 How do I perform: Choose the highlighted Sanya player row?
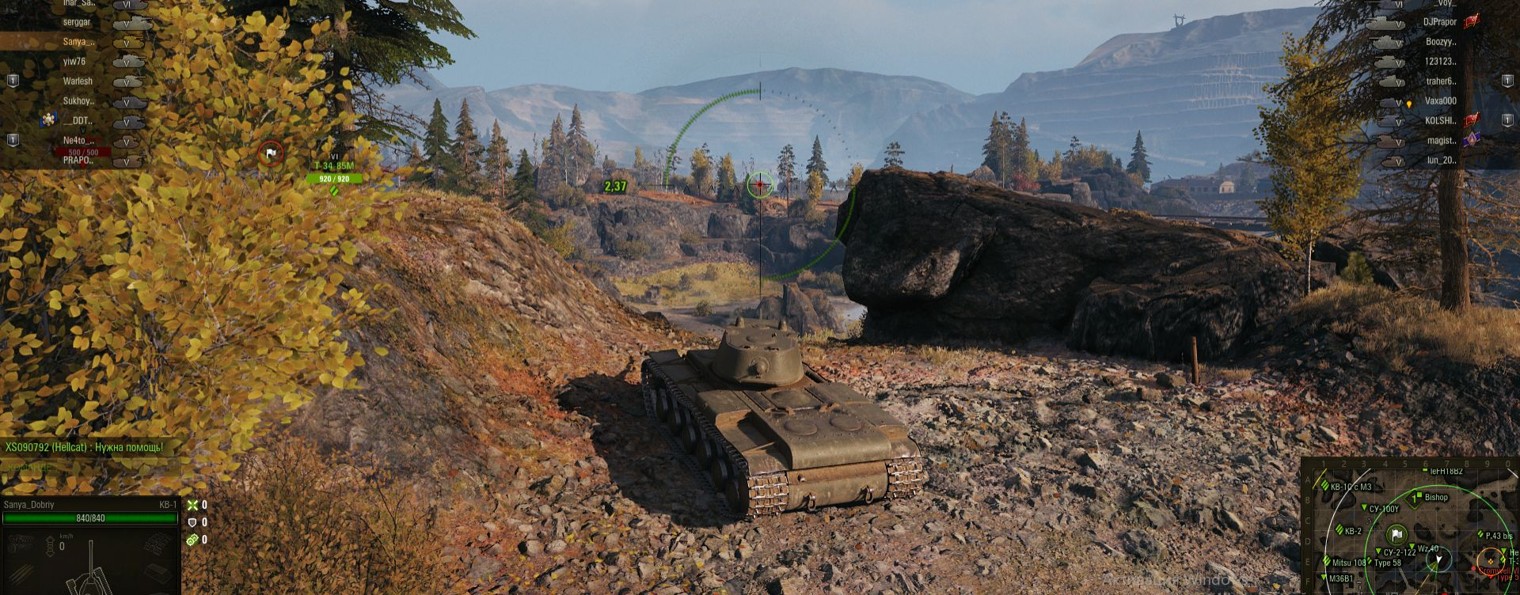[x=78, y=41]
